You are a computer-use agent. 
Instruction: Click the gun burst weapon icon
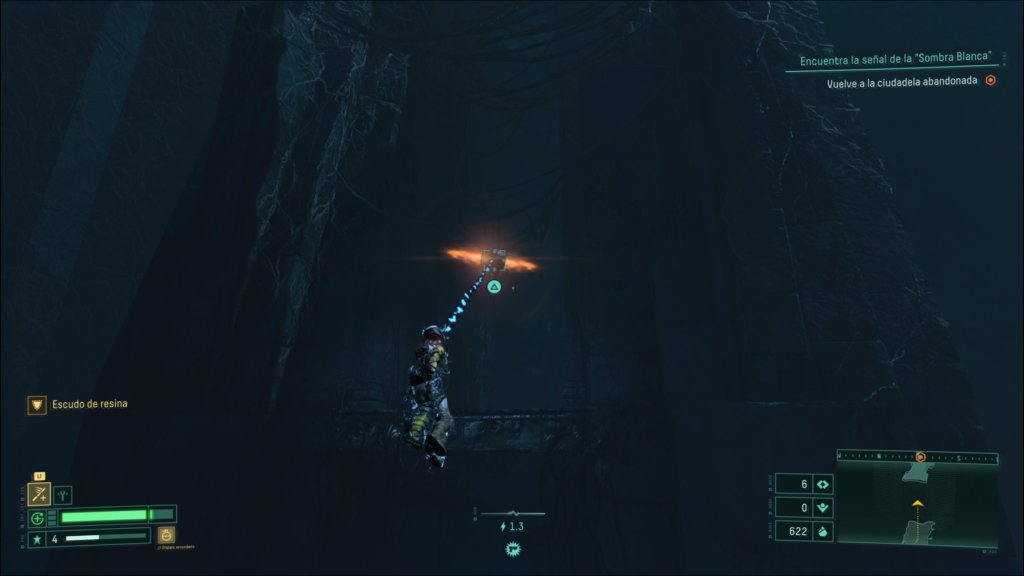pyautogui.click(x=513, y=548)
